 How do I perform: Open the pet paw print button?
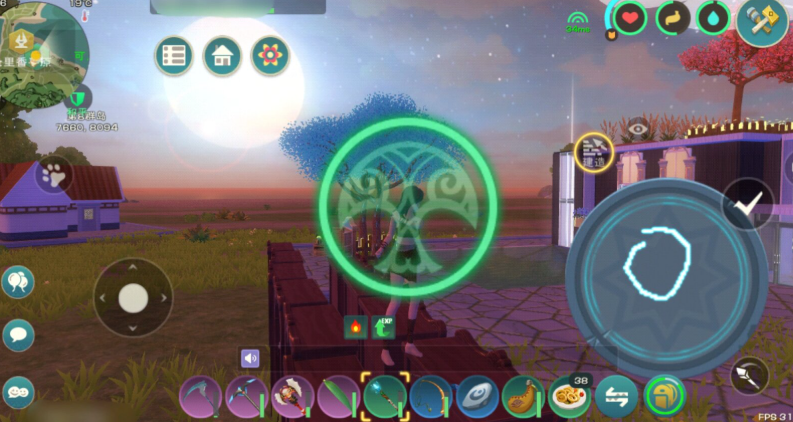pos(52,176)
